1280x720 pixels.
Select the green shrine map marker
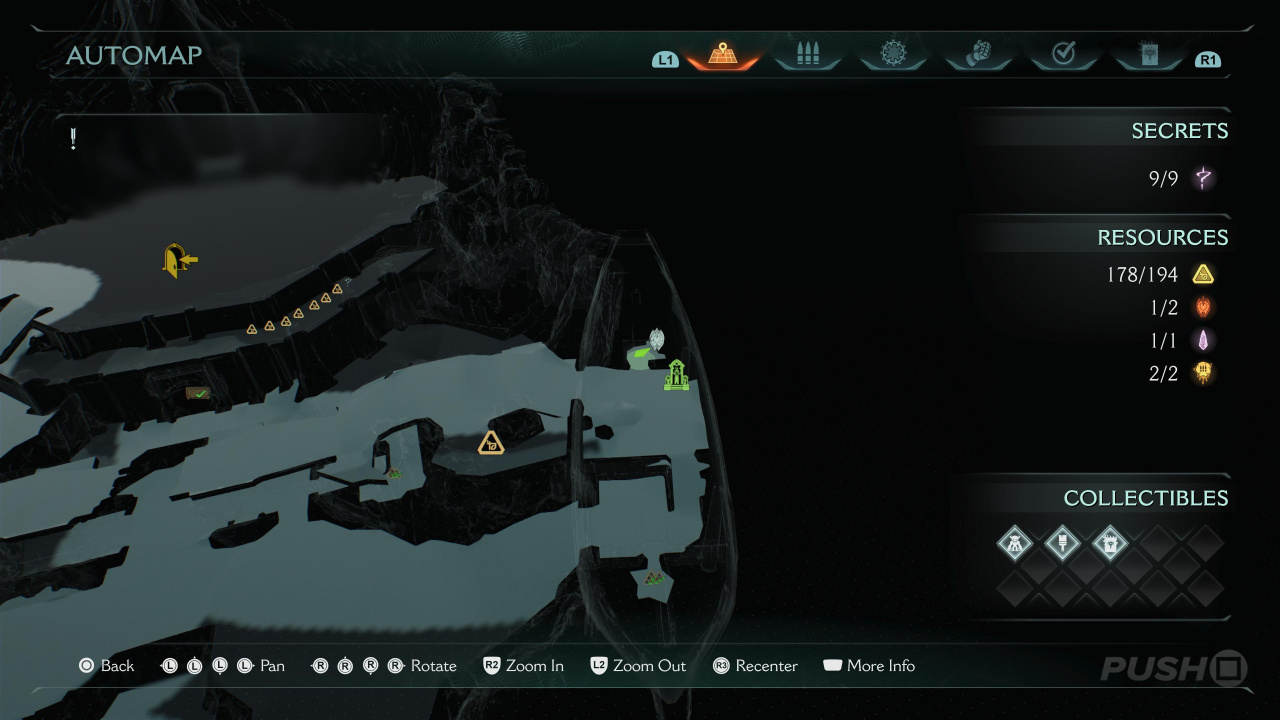click(x=677, y=375)
